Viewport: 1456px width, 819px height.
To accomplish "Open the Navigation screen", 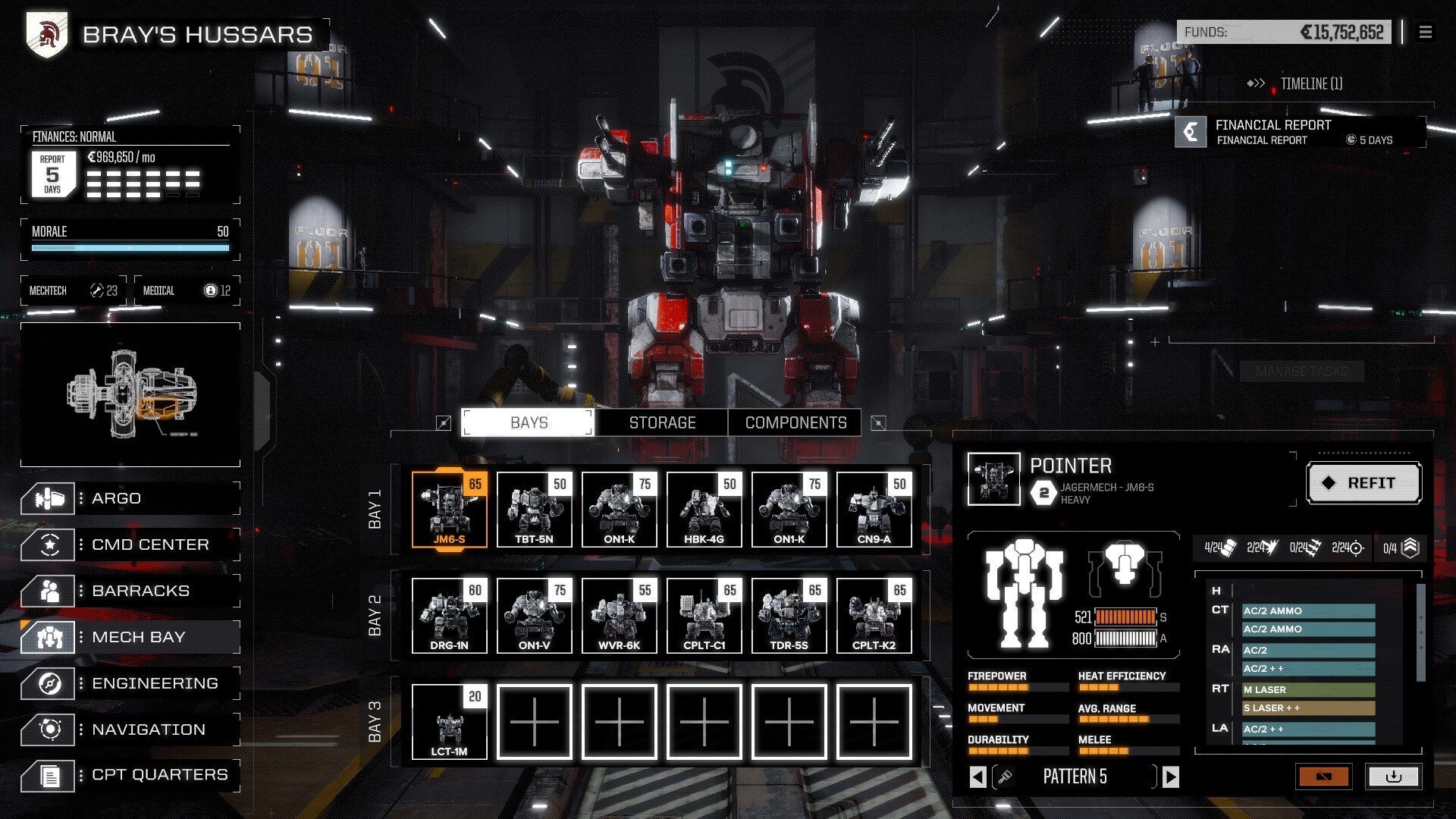I will pyautogui.click(x=130, y=730).
